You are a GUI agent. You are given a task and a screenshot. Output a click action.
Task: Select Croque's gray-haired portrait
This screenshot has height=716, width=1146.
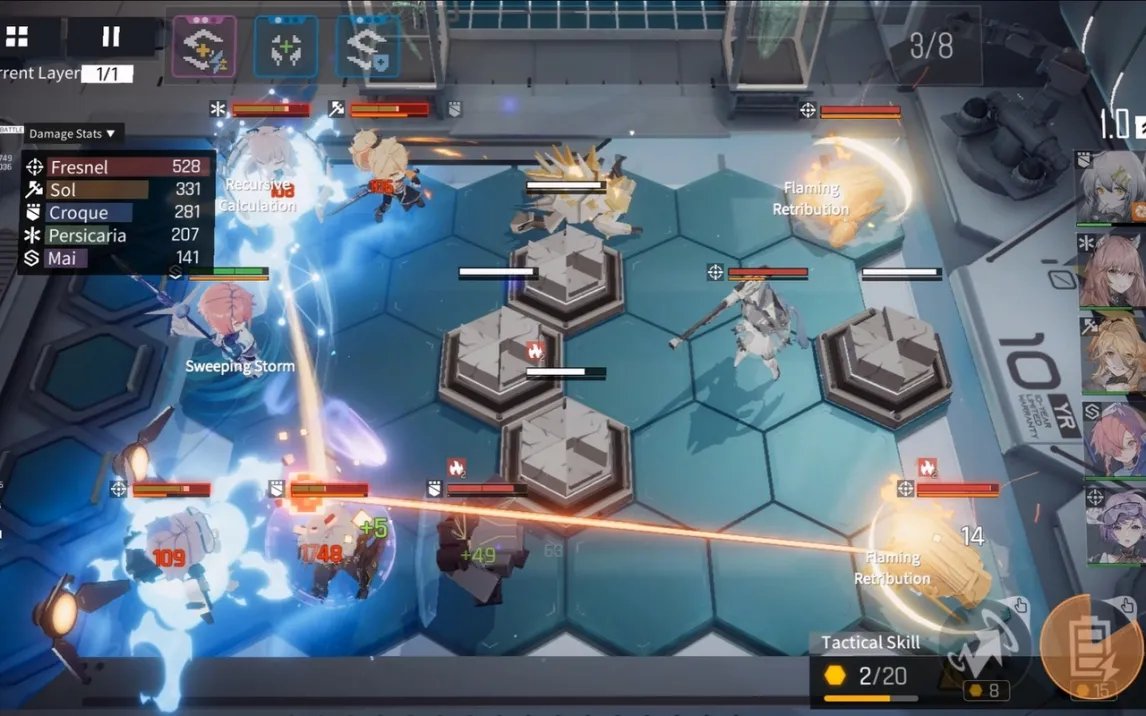pyautogui.click(x=1111, y=188)
